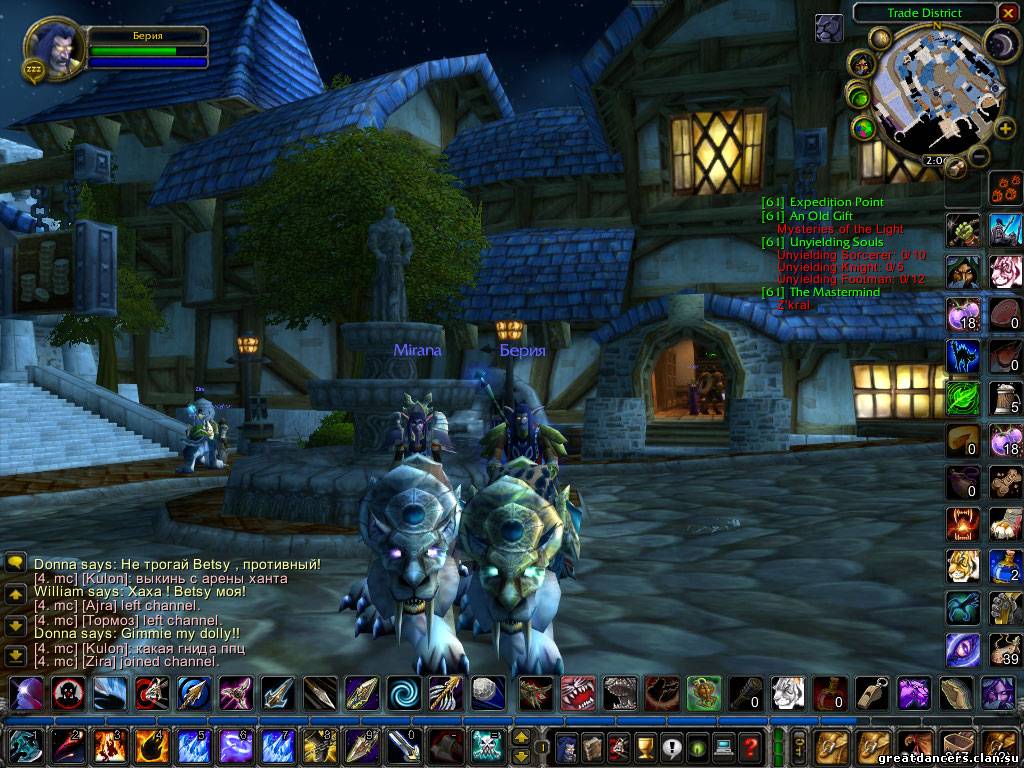The width and height of the screenshot is (1024, 768).
Task: Zoom in the minimap with plus button
Action: click(x=1005, y=128)
